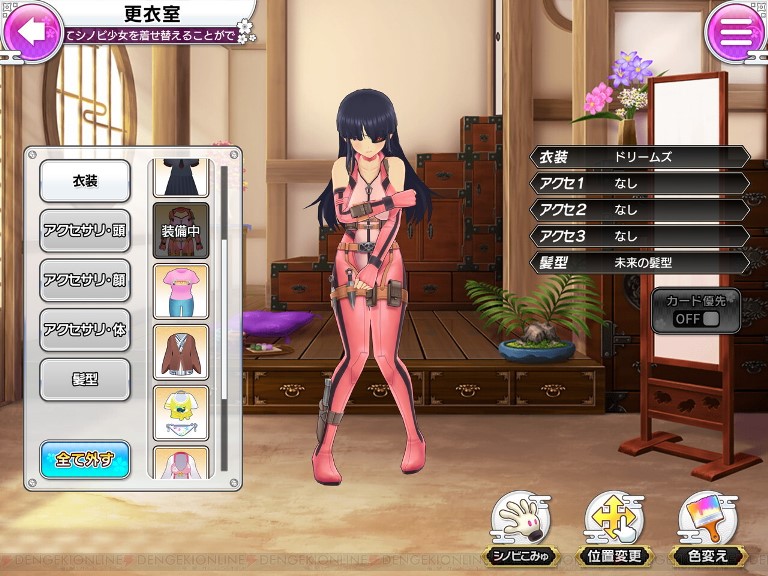This screenshot has height=576, width=768.
Task: Pick the brown jacket outfit thumbnail
Action: click(x=180, y=352)
